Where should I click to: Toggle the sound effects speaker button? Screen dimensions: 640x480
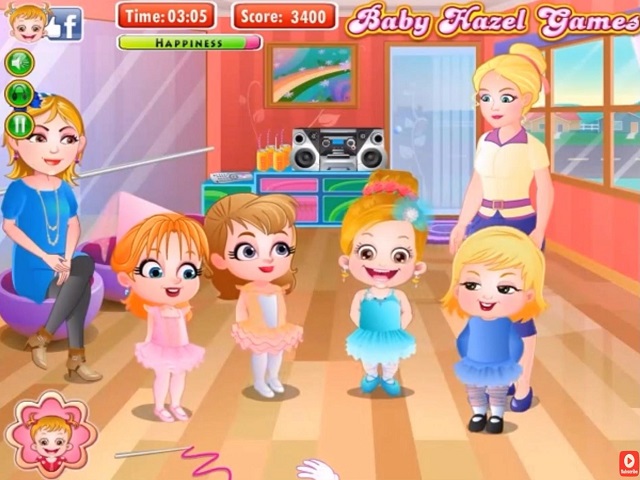pyautogui.click(x=19, y=63)
